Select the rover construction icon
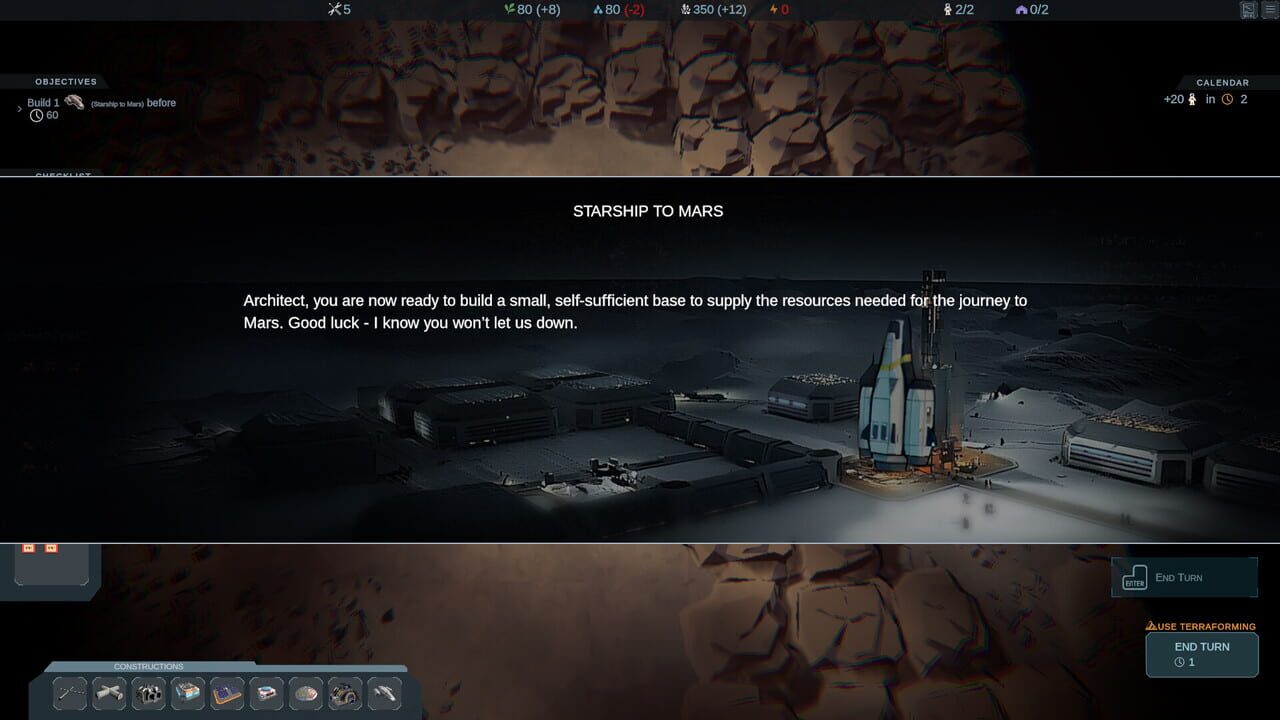1280x720 pixels. tap(345, 693)
